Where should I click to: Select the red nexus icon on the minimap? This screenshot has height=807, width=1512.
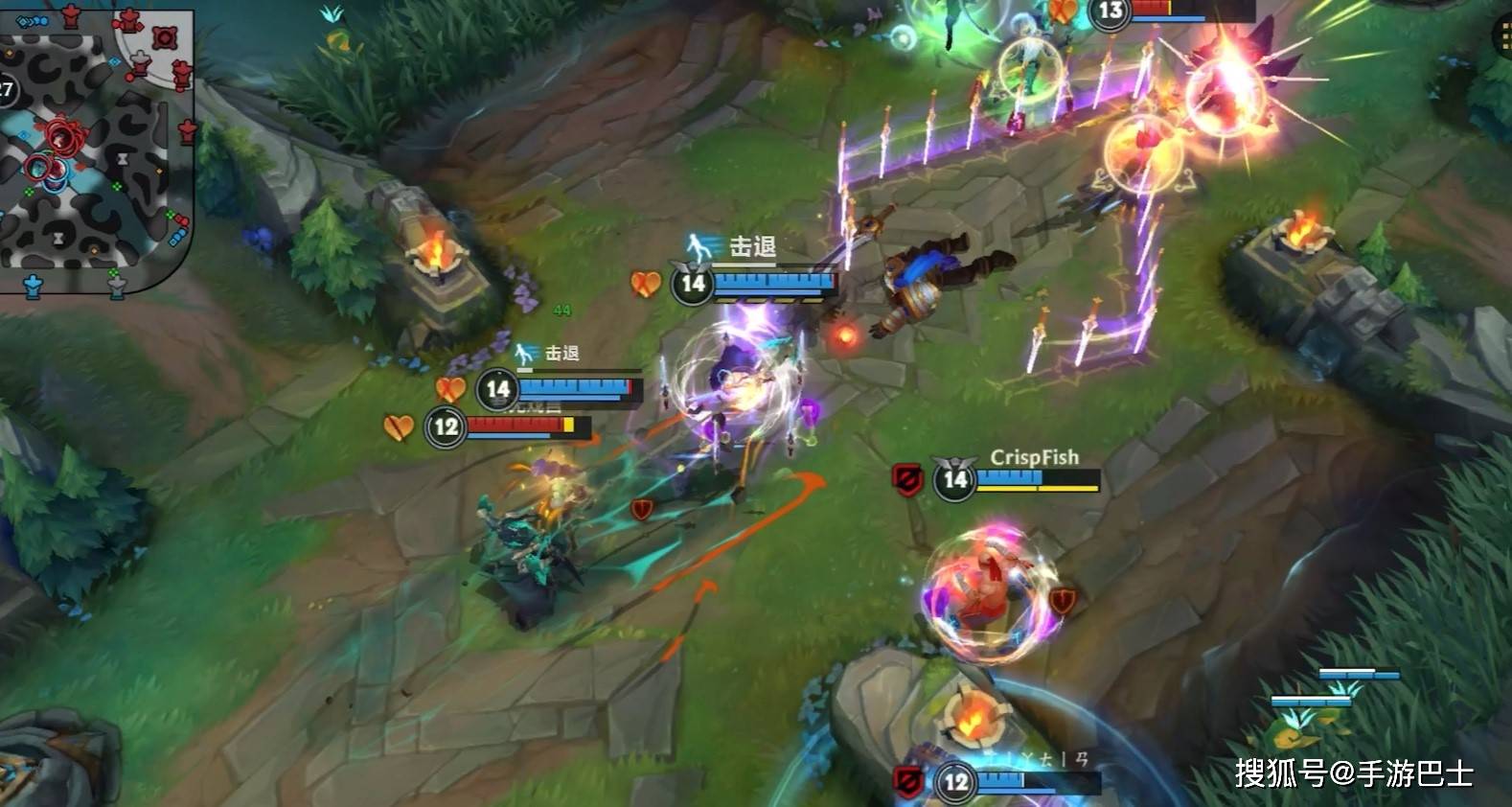164,36
